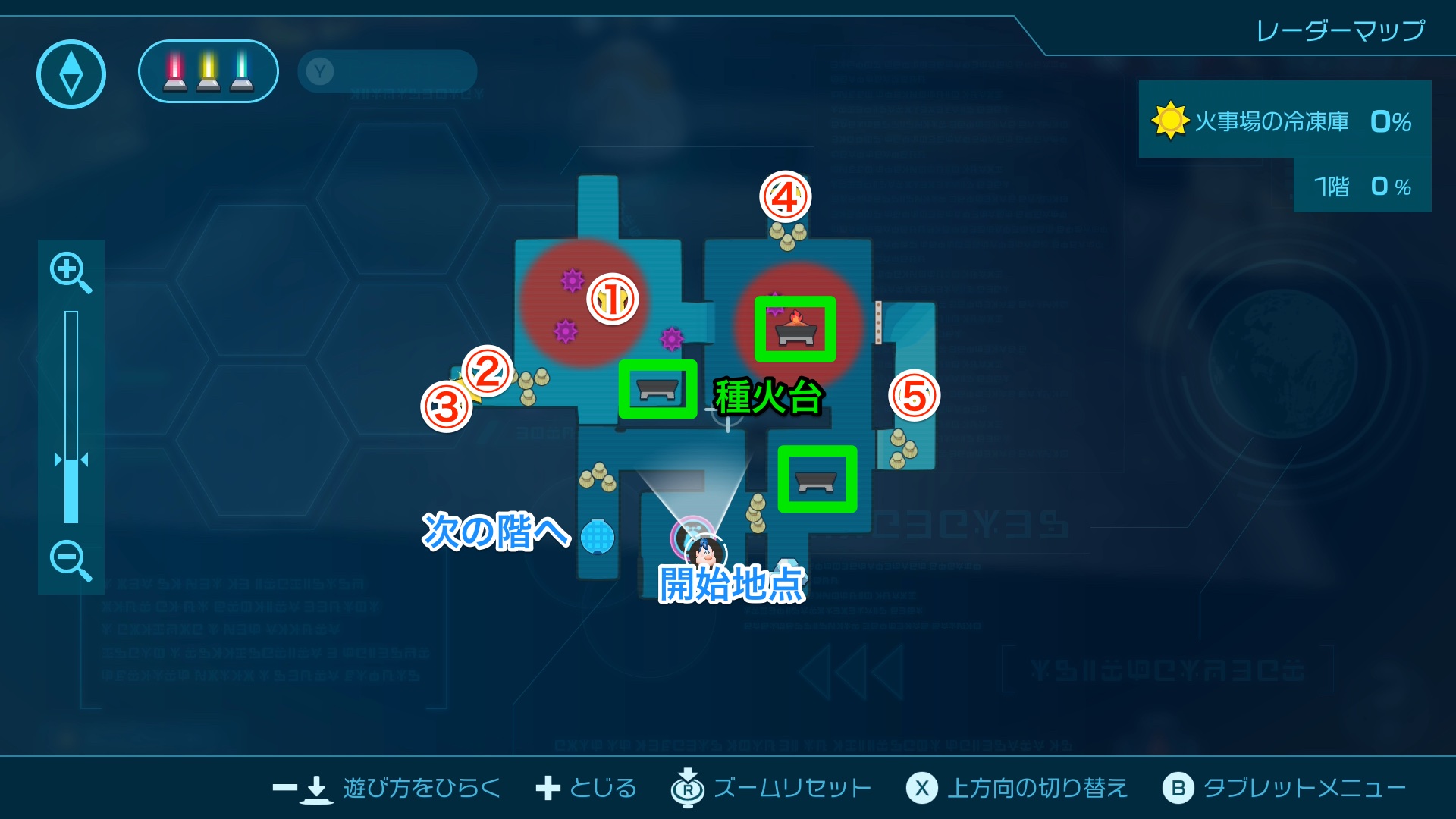This screenshot has width=1456, height=819.
Task: Click the R button zoom reset icon
Action: coord(686,788)
